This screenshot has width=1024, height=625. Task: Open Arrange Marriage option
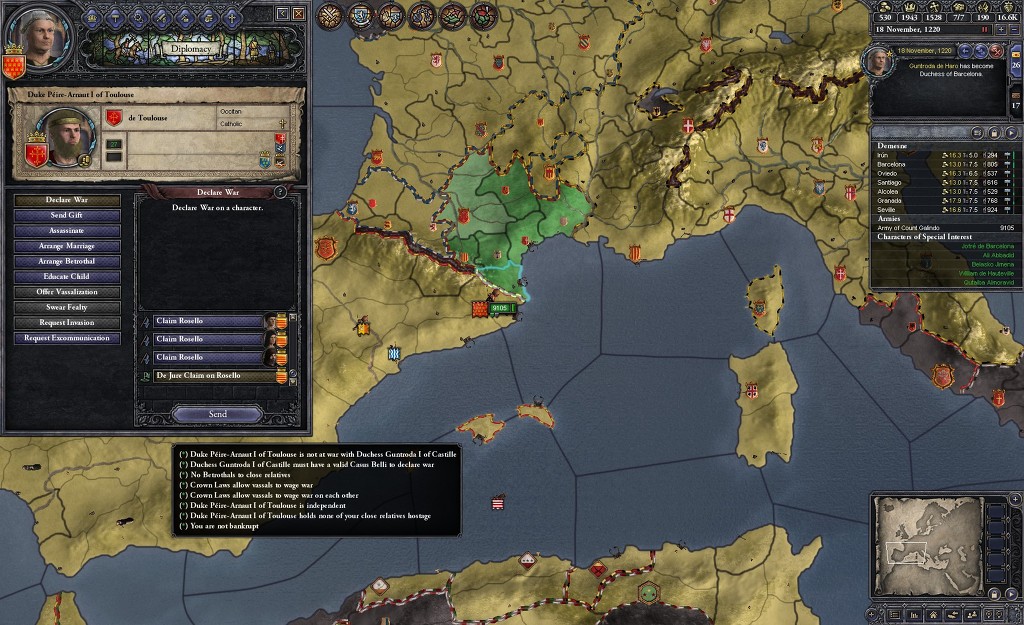coord(67,246)
